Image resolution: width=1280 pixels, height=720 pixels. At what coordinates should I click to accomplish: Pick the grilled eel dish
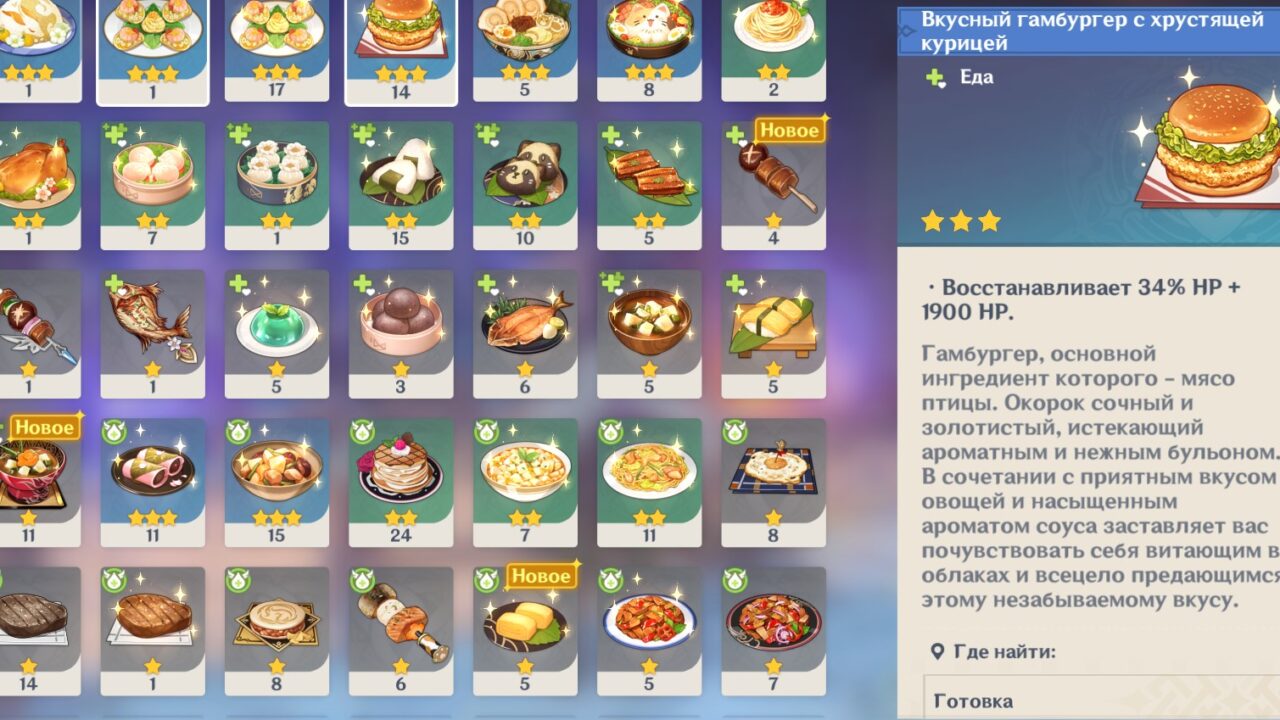point(649,178)
